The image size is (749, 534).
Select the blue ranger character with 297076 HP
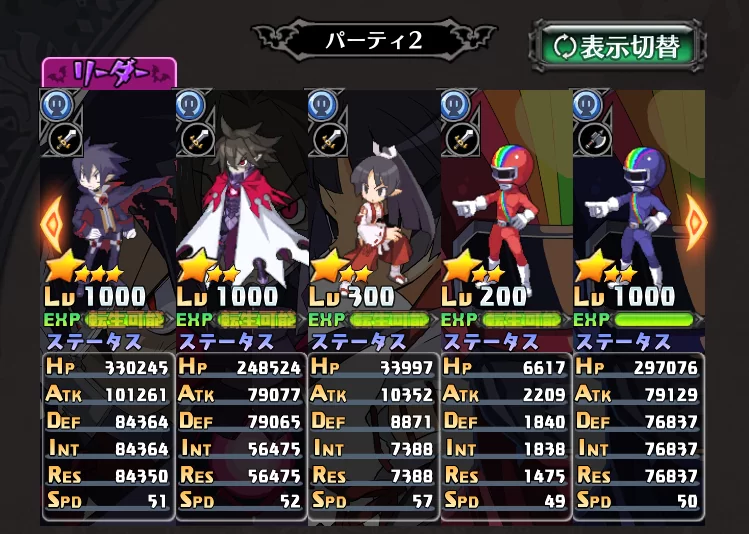(637, 200)
